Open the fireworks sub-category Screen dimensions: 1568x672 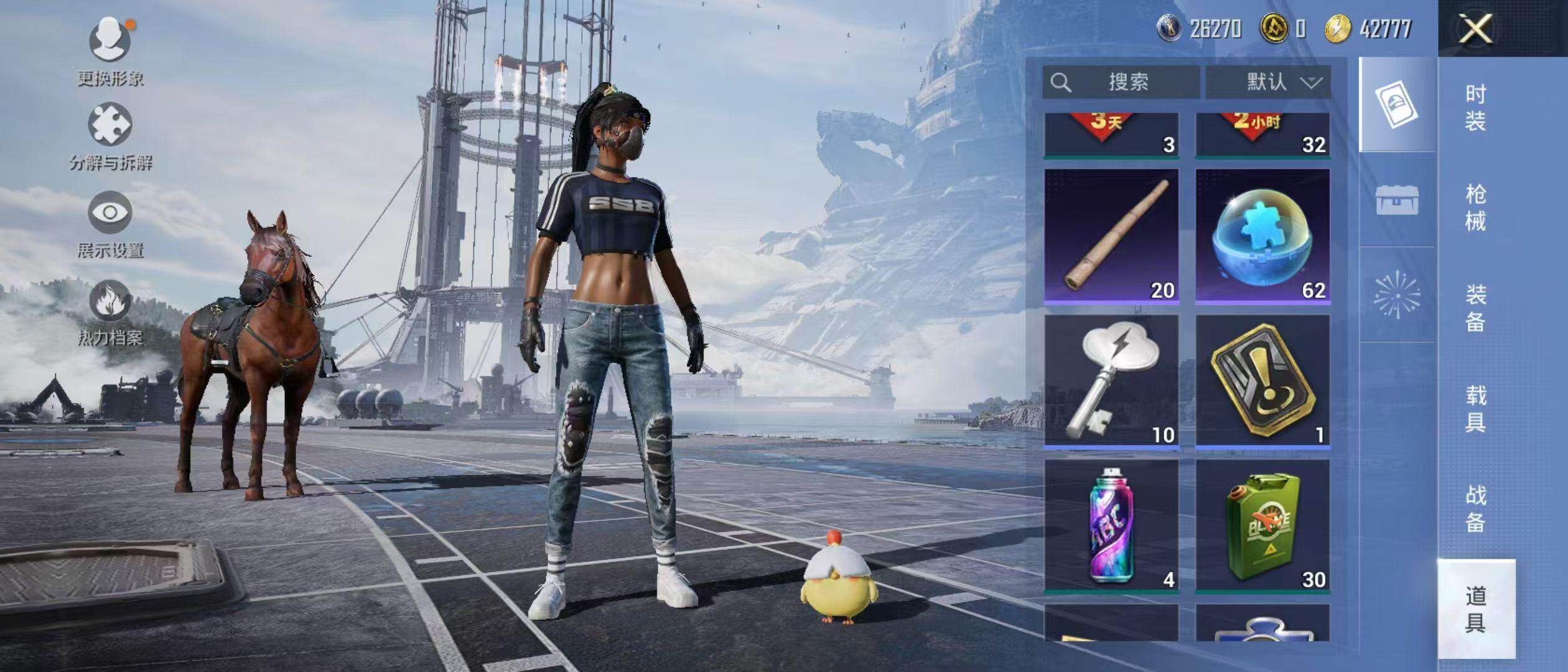(x=1397, y=294)
